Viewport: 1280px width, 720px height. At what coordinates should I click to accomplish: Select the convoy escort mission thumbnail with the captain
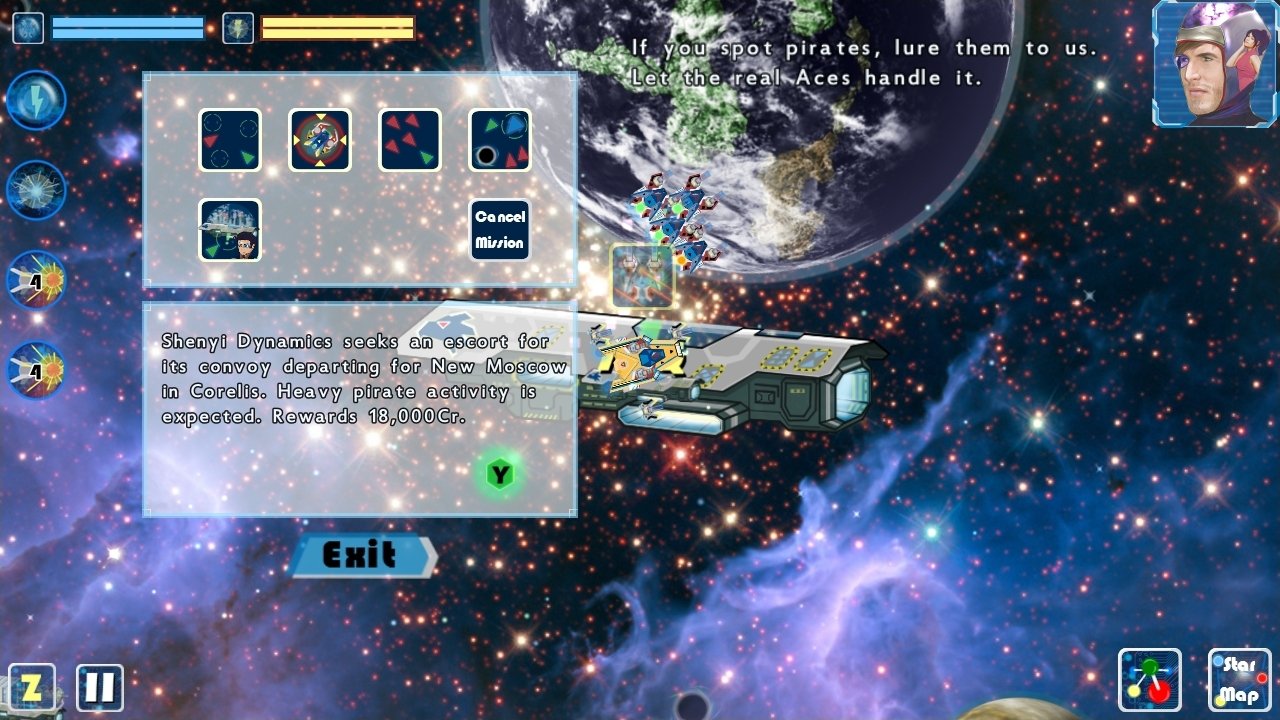(x=230, y=231)
